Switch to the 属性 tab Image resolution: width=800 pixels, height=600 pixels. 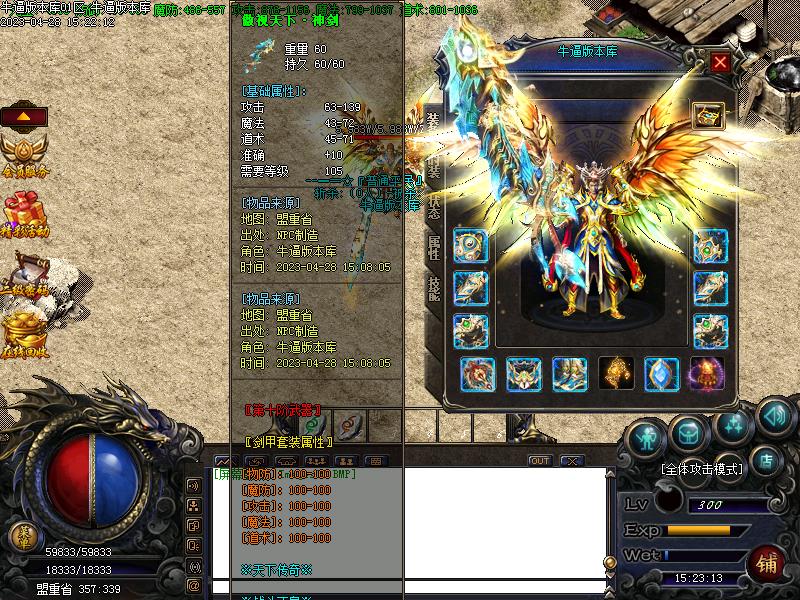pyautogui.click(x=434, y=247)
